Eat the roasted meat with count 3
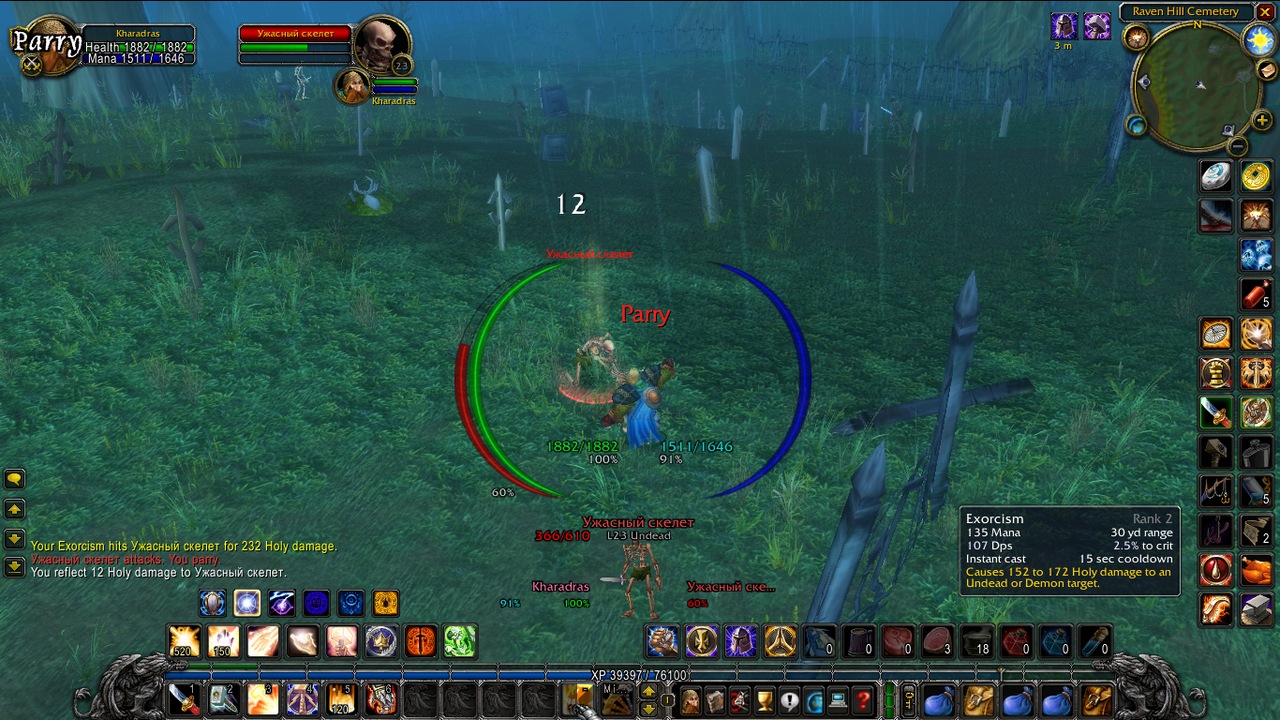The width and height of the screenshot is (1280, 720). click(x=937, y=641)
